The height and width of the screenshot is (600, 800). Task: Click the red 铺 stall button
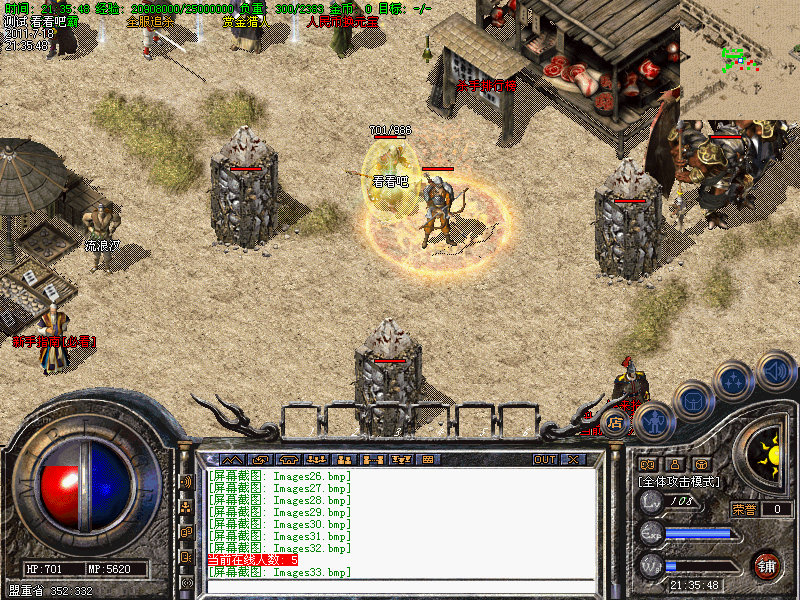tap(766, 564)
